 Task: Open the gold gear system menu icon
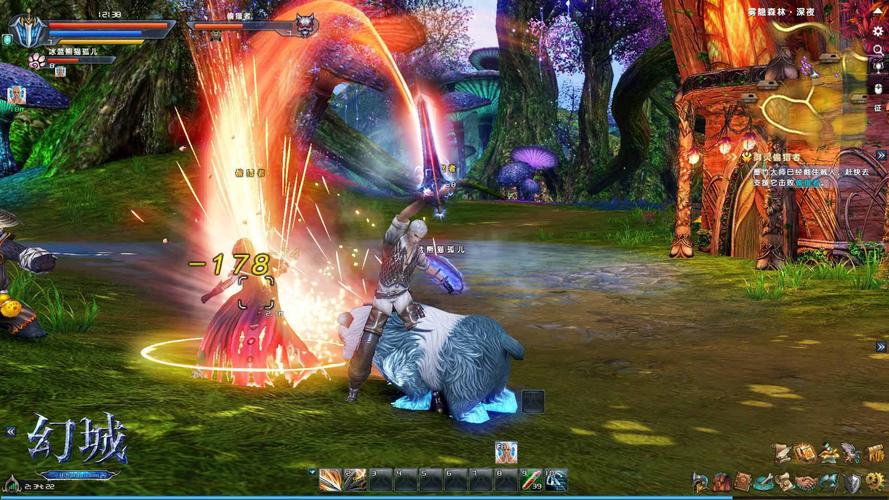pos(876,481)
